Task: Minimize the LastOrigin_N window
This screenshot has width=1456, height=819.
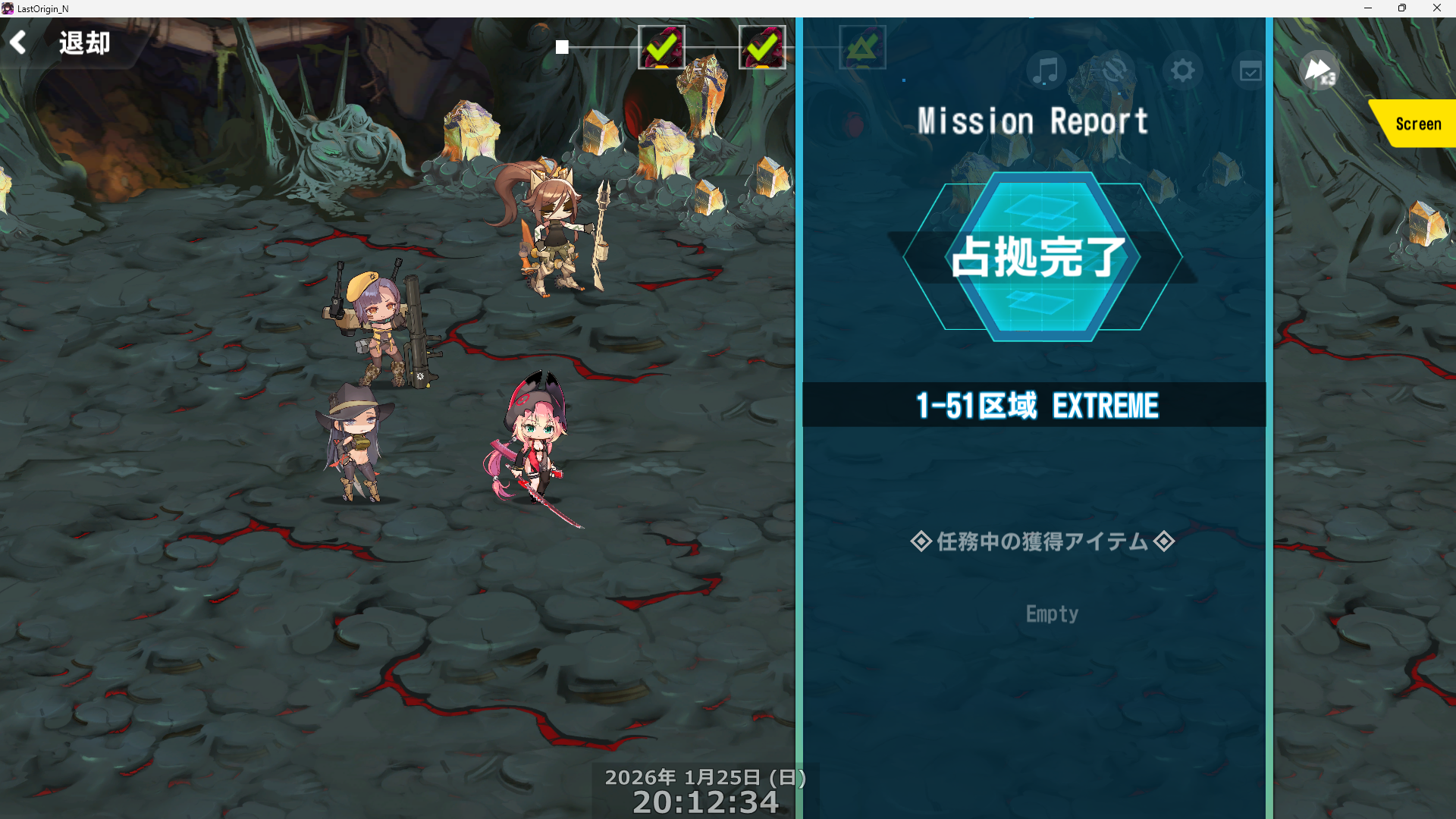Action: (x=1368, y=8)
